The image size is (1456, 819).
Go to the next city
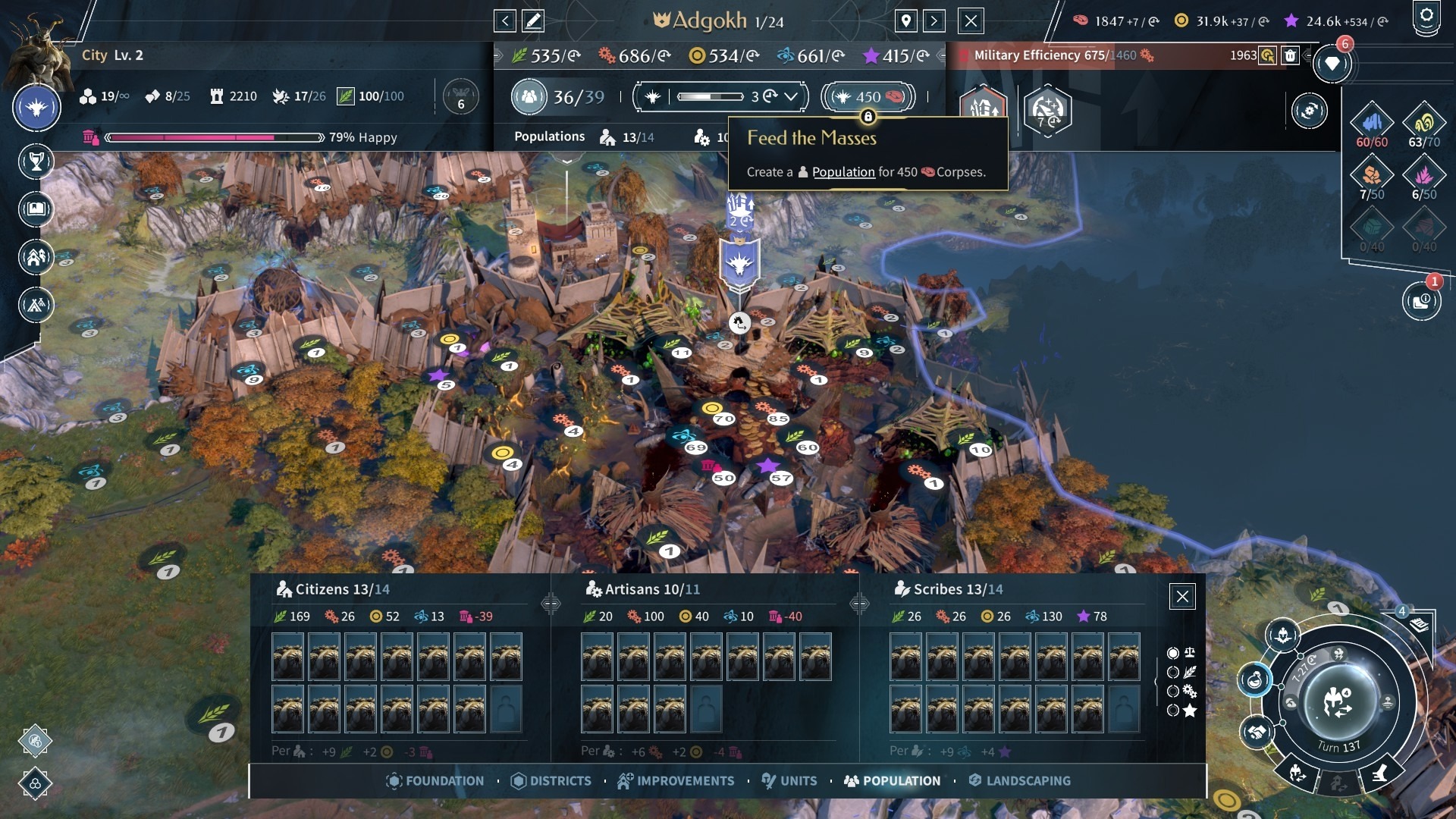click(x=934, y=21)
